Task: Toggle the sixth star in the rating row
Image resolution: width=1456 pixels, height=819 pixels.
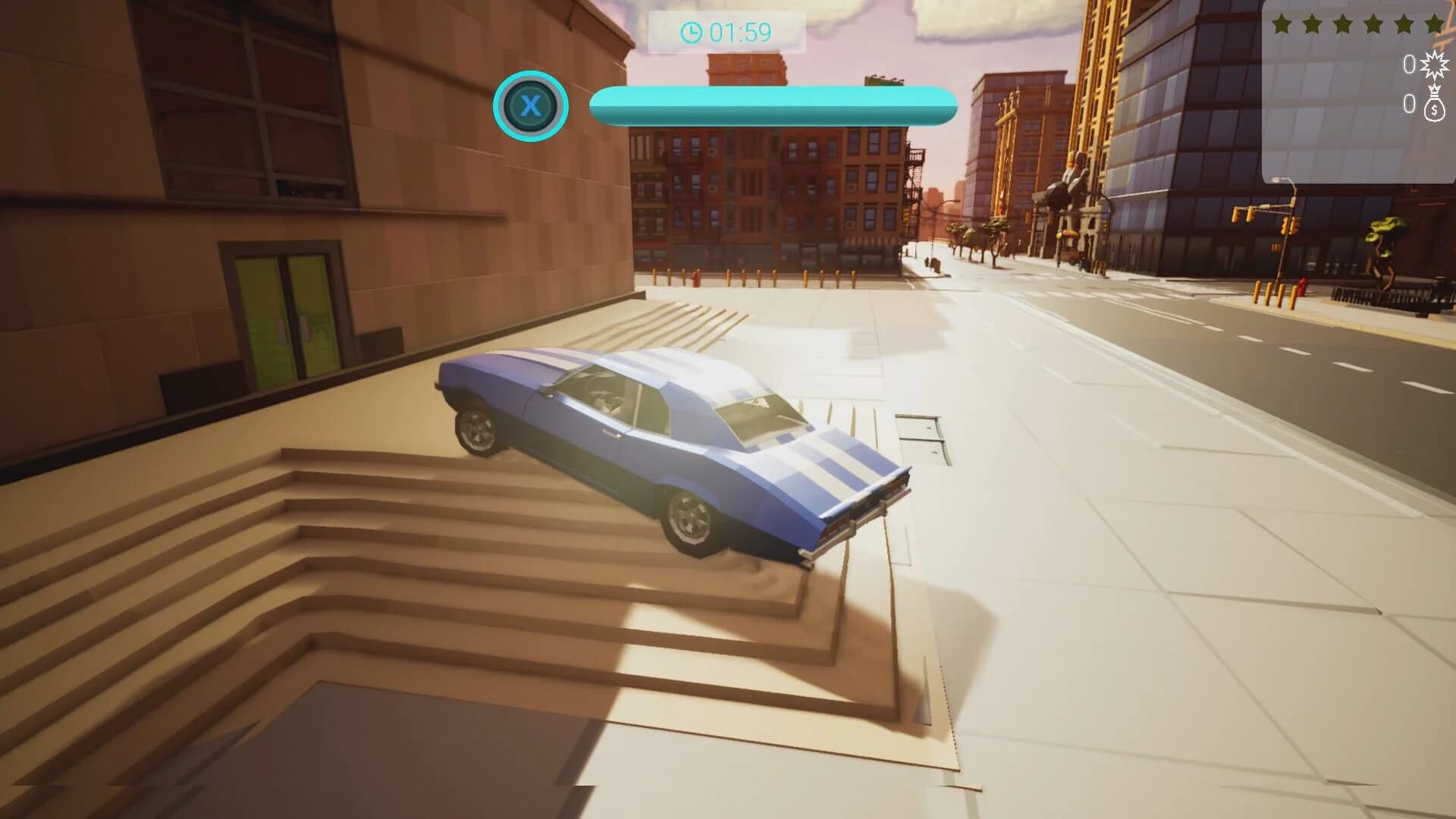Action: (1435, 24)
